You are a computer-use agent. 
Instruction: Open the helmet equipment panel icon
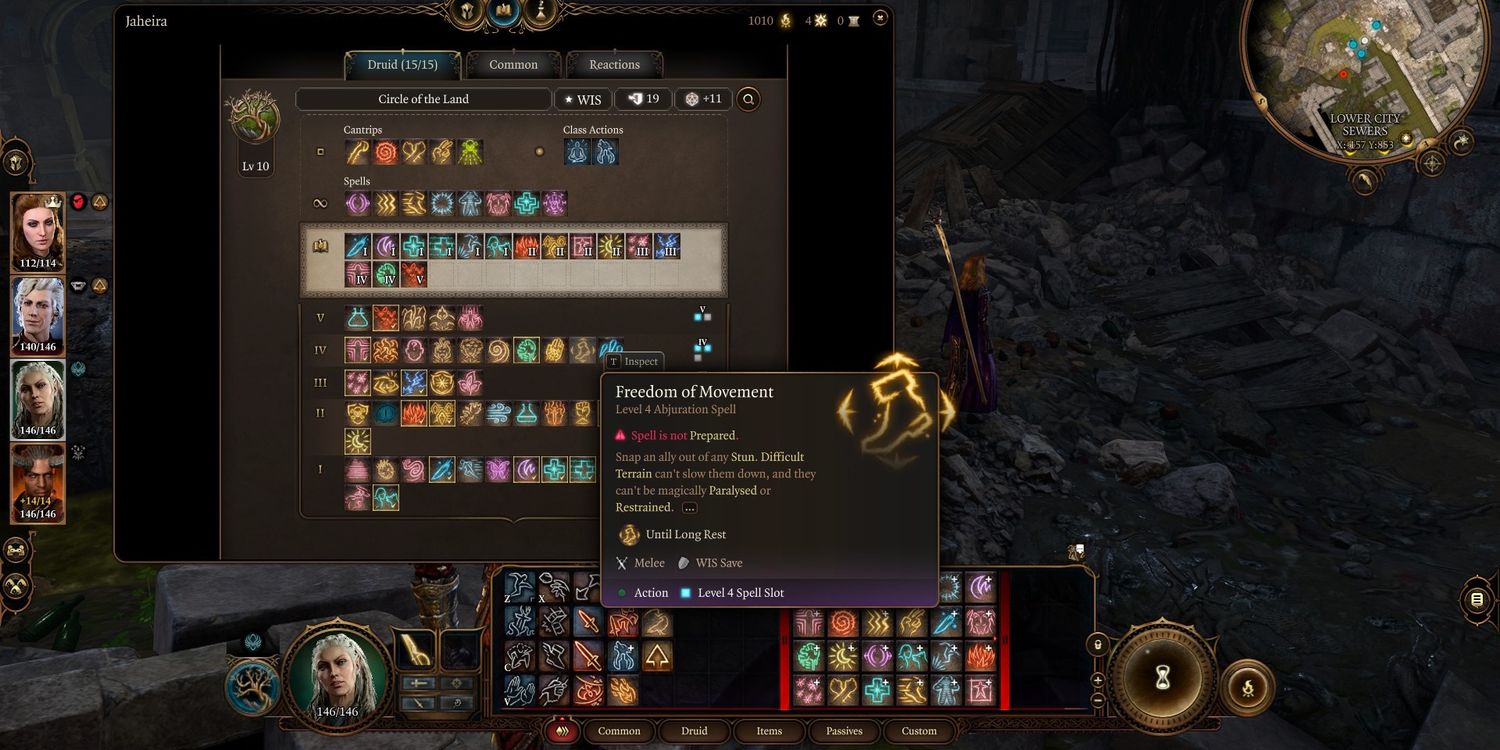466,11
